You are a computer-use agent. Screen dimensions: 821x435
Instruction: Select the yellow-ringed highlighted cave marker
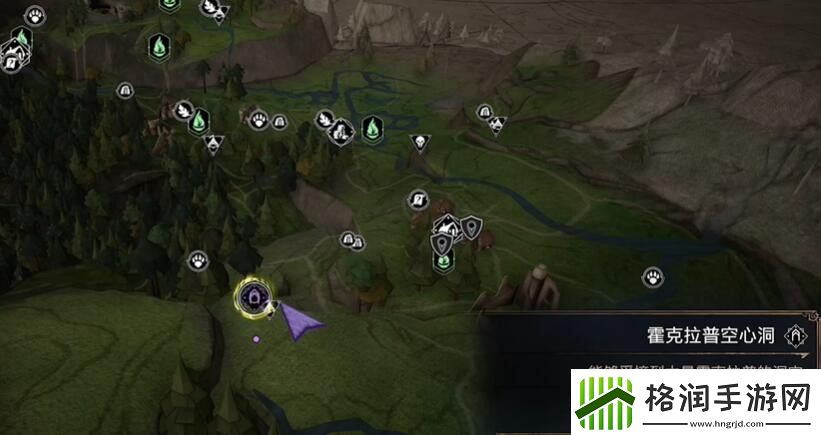coord(251,296)
